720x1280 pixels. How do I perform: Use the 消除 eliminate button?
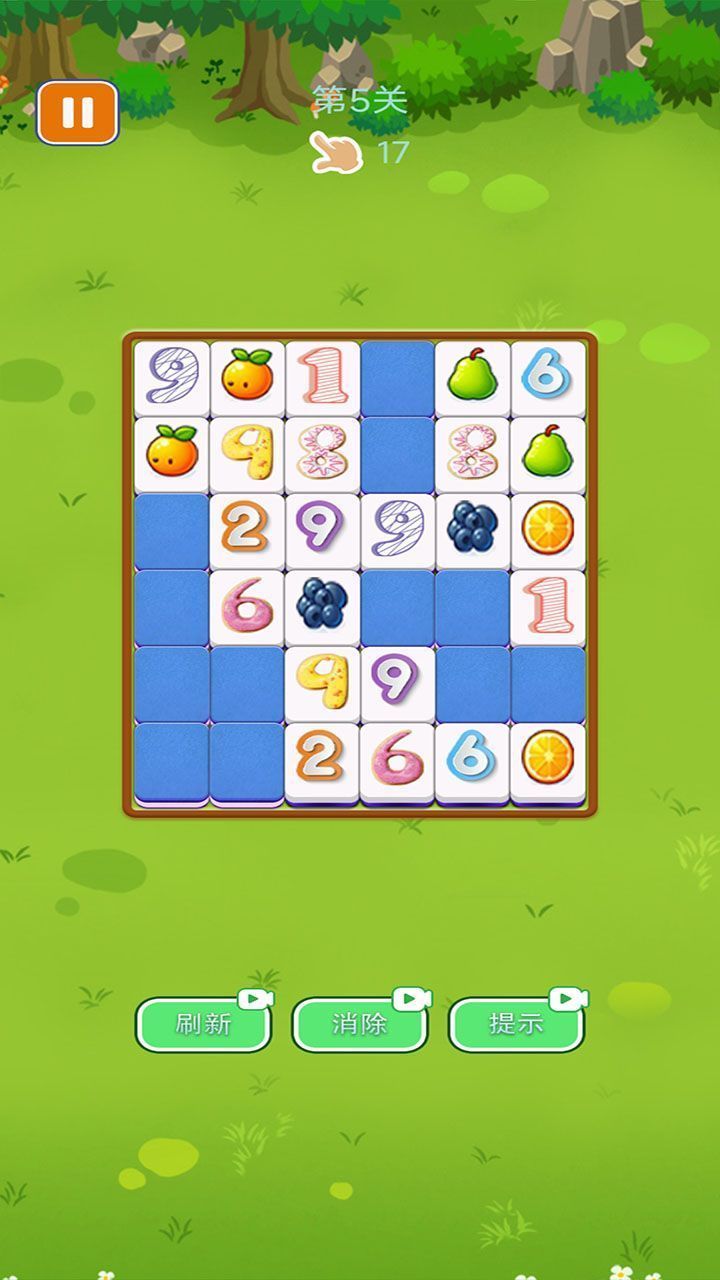(360, 1024)
